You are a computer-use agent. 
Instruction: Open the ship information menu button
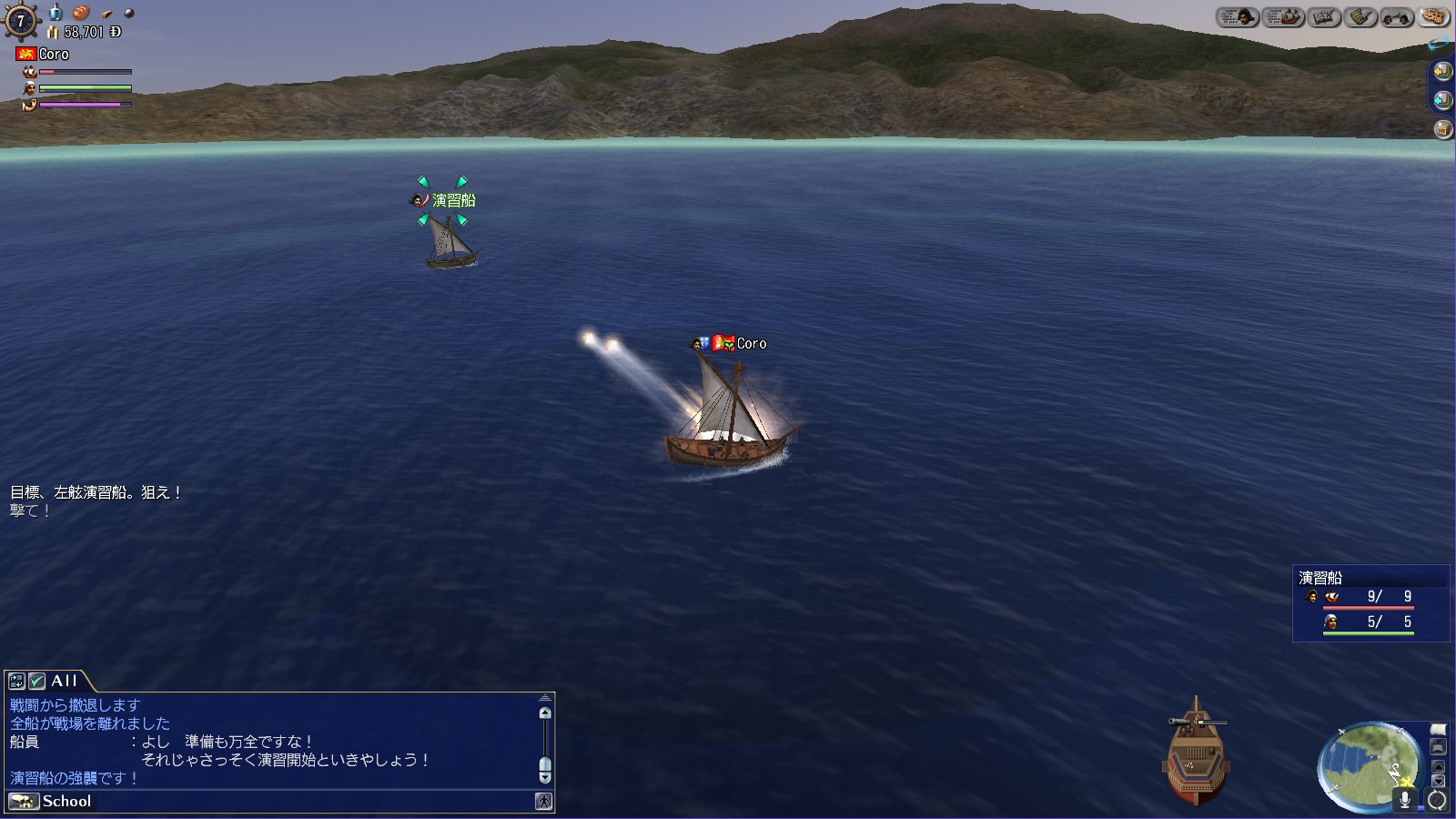[x=1283, y=17]
